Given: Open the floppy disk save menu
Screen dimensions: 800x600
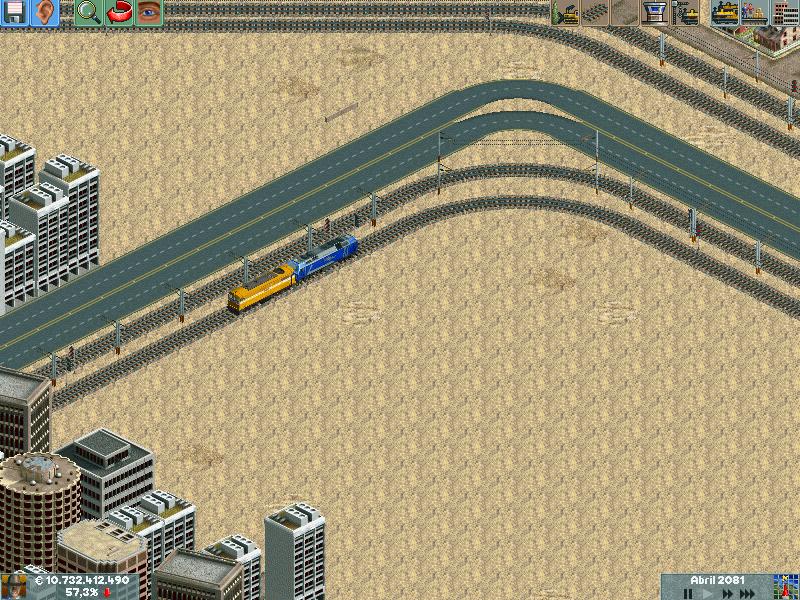Looking at the screenshot, I should click(x=15, y=12).
